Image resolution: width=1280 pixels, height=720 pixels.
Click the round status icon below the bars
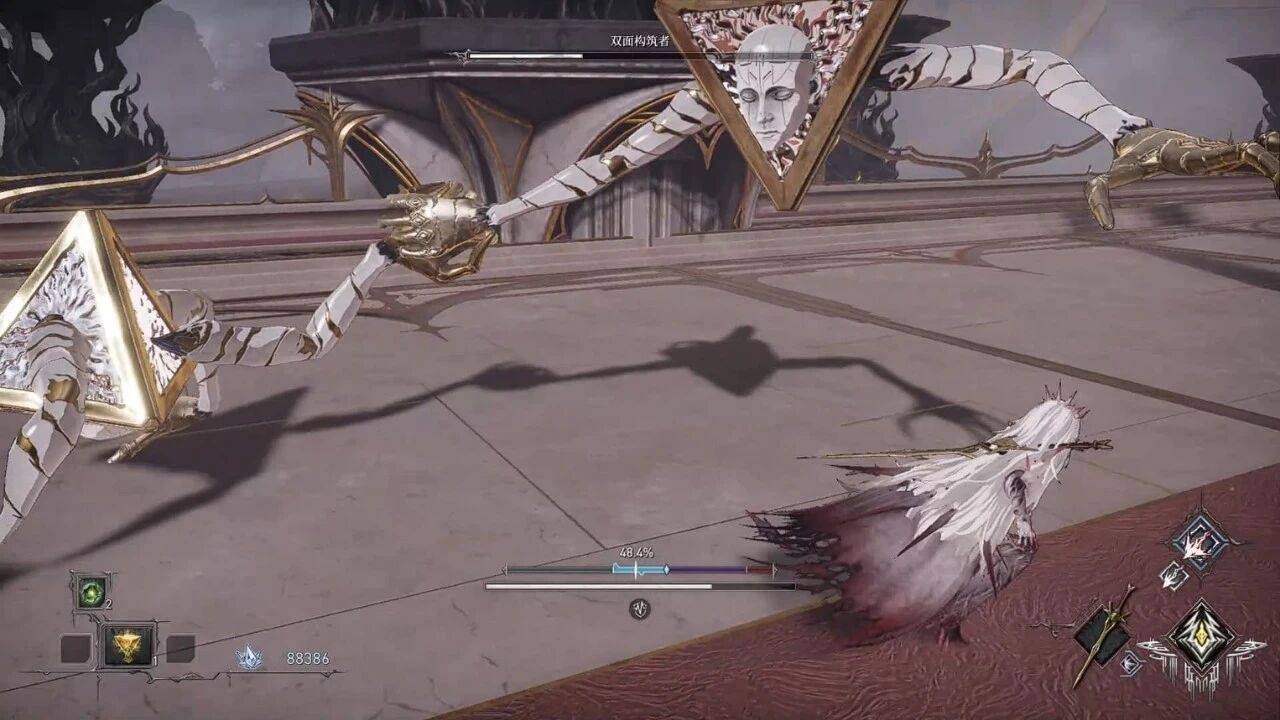[x=639, y=608]
